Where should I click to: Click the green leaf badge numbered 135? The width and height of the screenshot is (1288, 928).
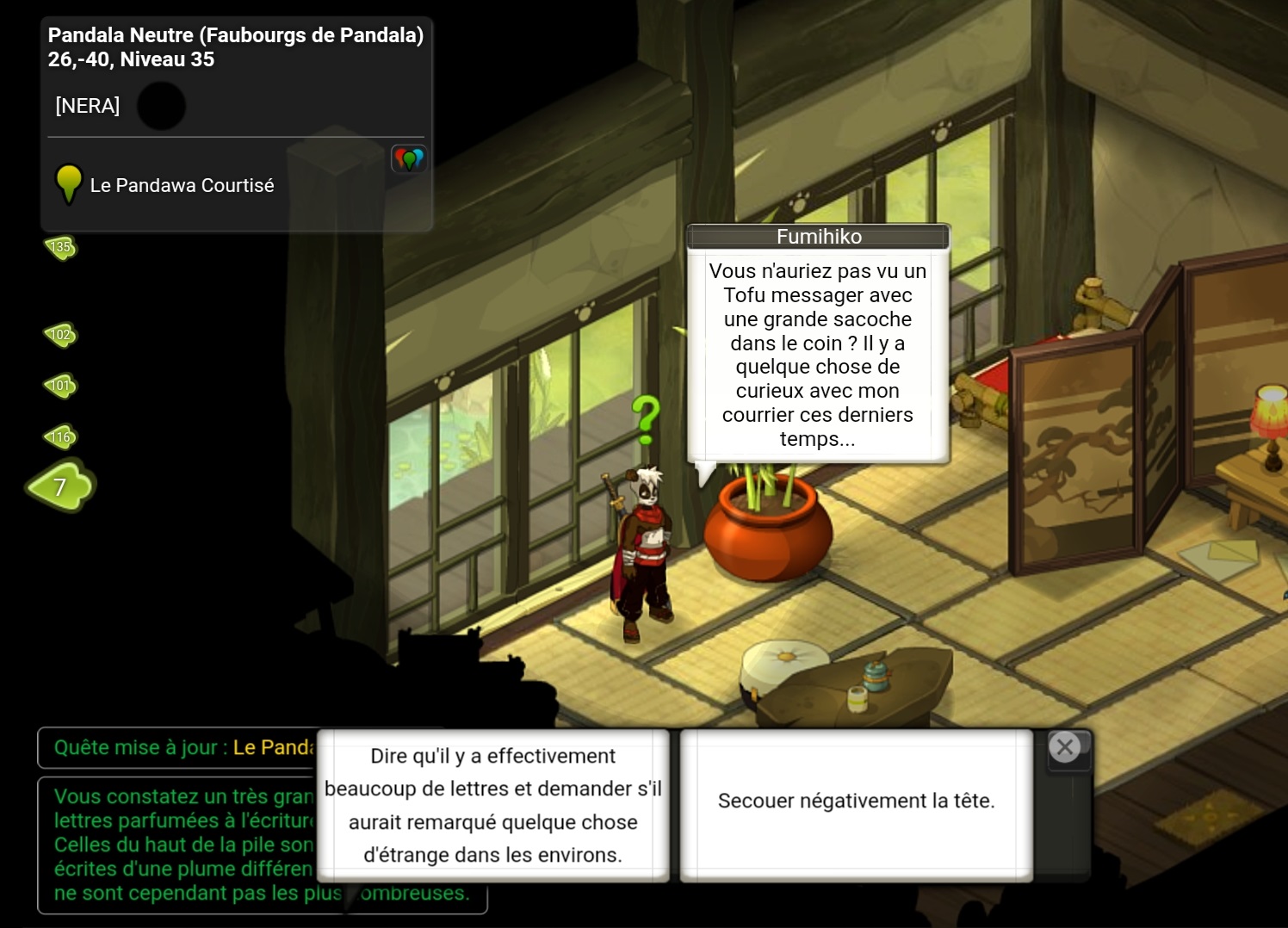60,248
